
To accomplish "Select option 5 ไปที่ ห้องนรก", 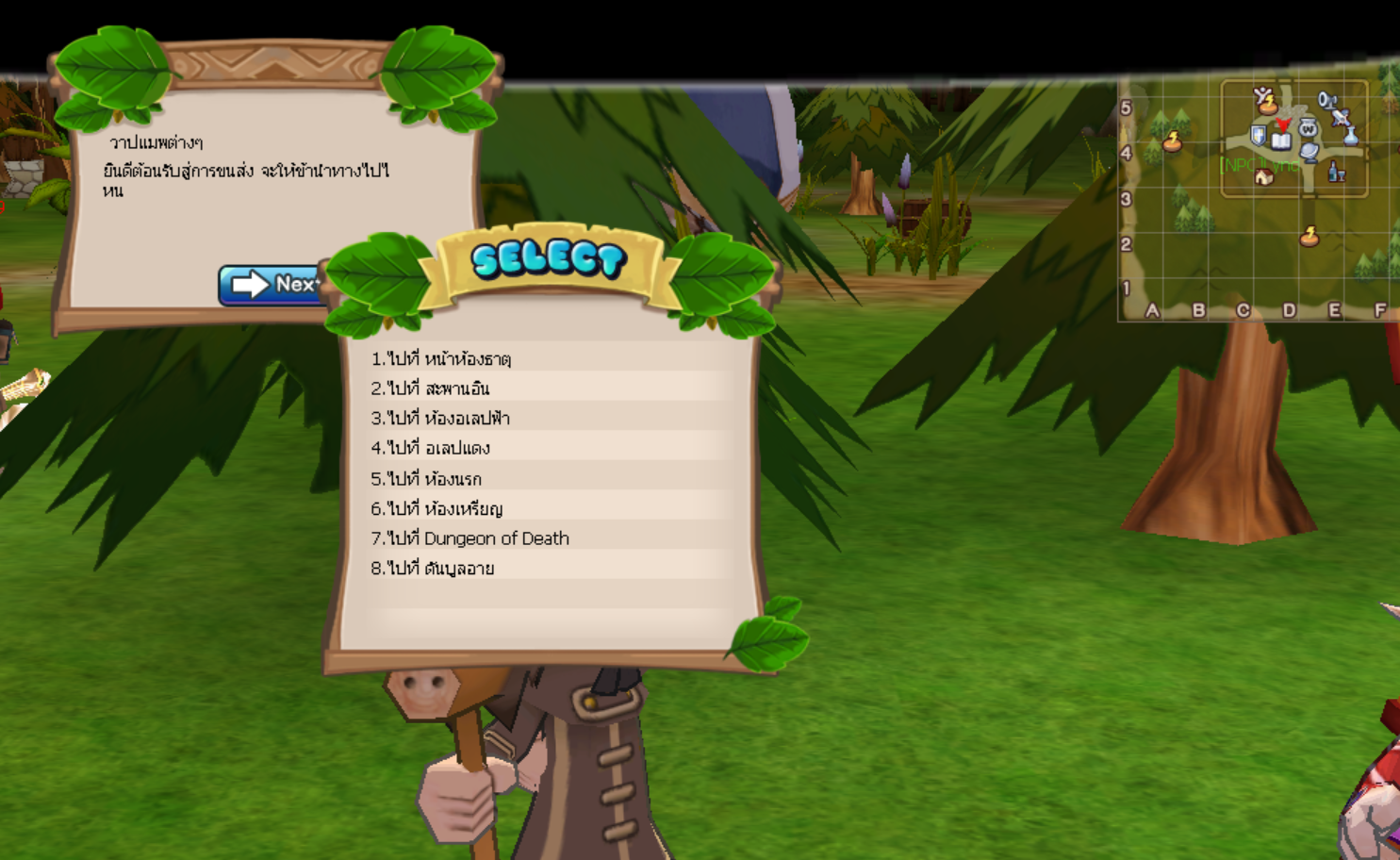I will pos(426,479).
